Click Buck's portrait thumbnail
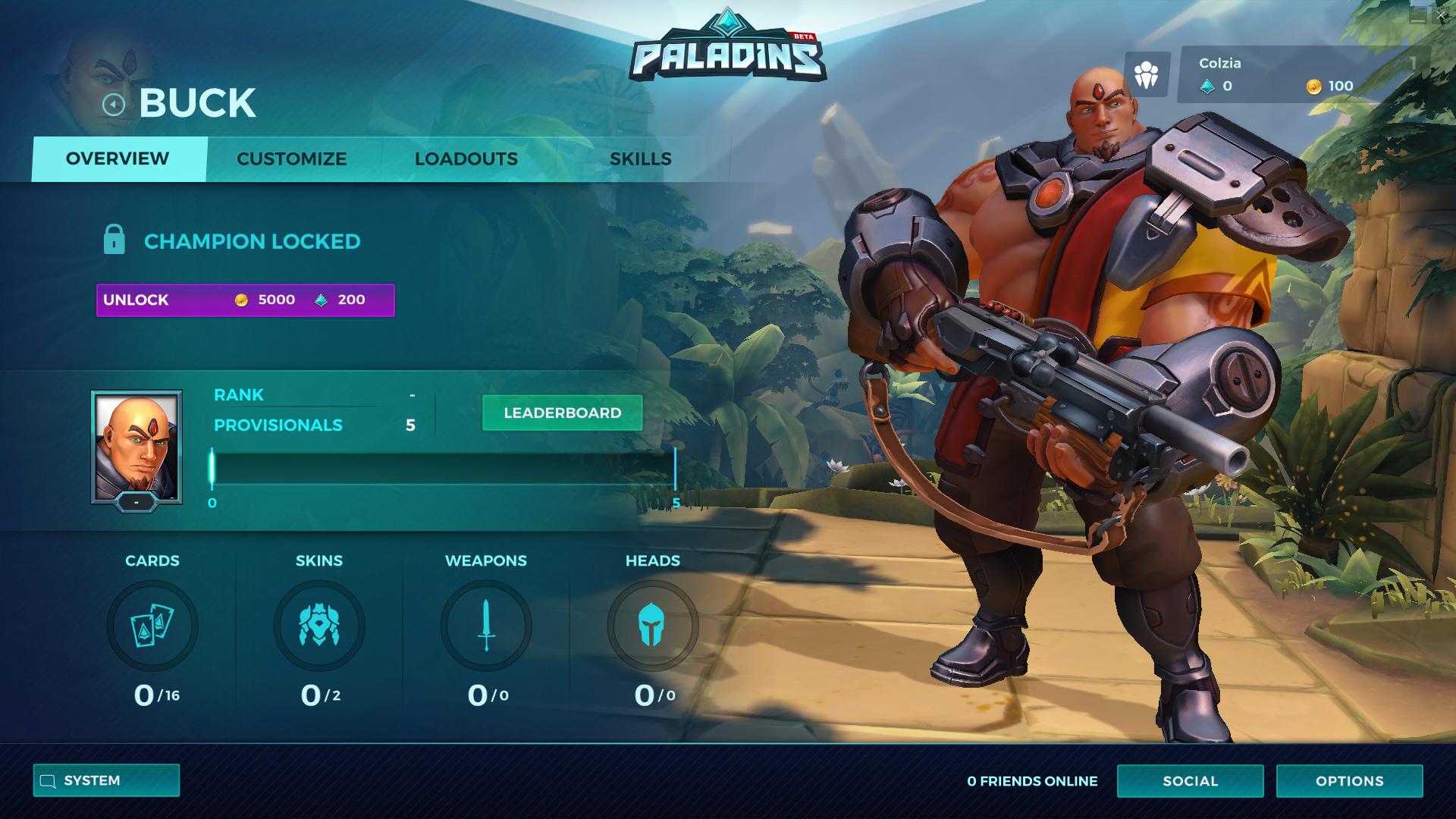Image resolution: width=1456 pixels, height=819 pixels. (x=136, y=447)
